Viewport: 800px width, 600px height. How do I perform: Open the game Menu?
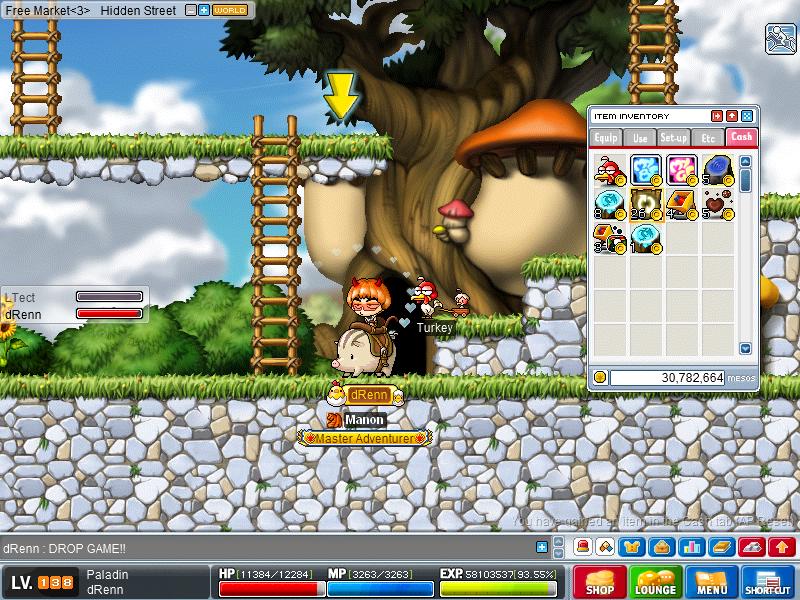click(712, 583)
